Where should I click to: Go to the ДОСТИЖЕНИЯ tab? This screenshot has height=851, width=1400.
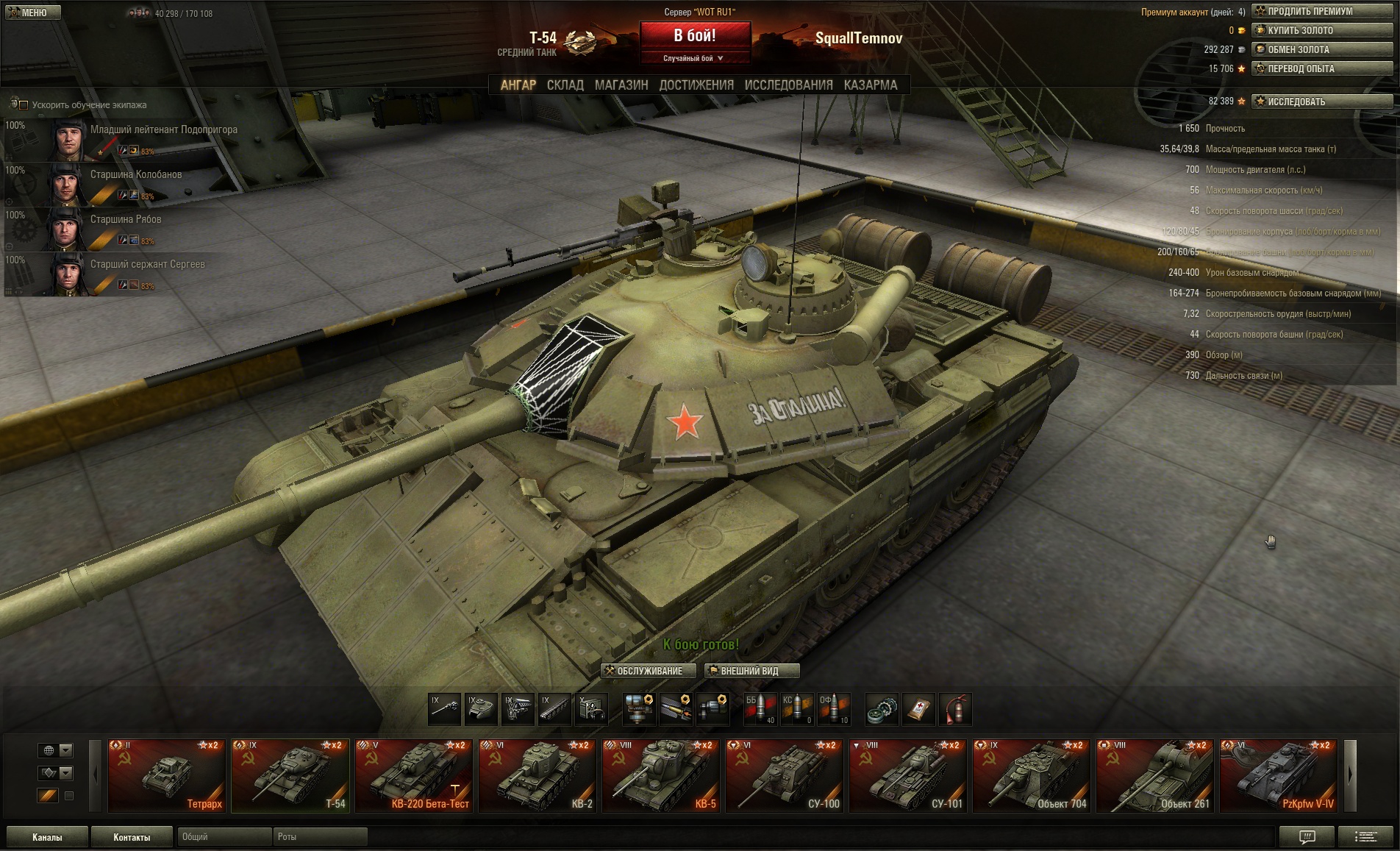pyautogui.click(x=696, y=85)
